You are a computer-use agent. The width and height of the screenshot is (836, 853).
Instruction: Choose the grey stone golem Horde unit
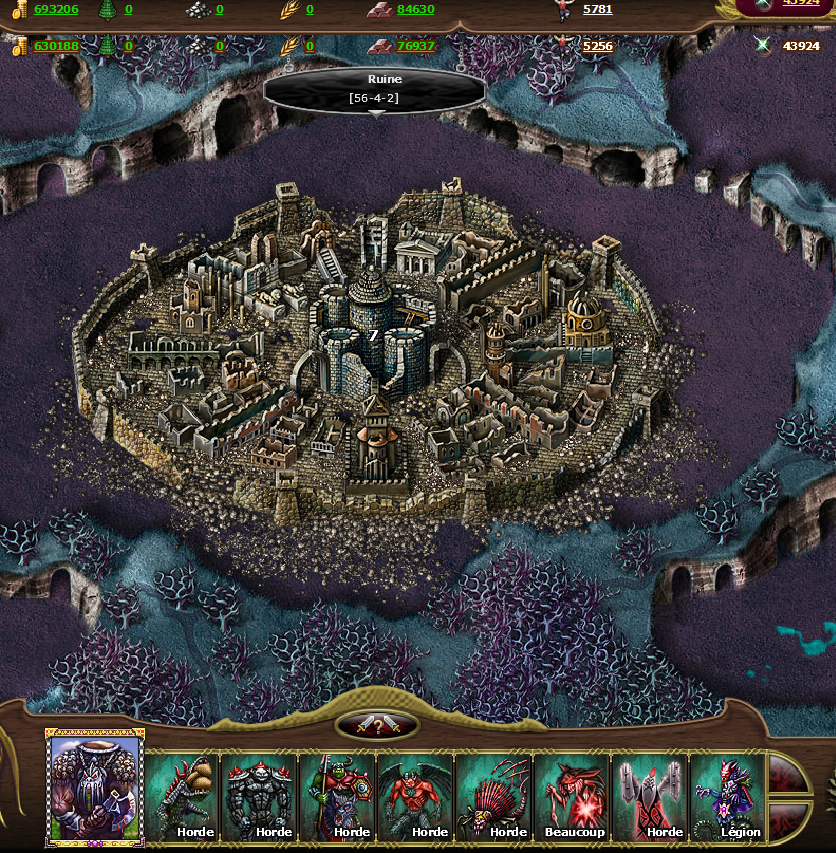click(260, 797)
